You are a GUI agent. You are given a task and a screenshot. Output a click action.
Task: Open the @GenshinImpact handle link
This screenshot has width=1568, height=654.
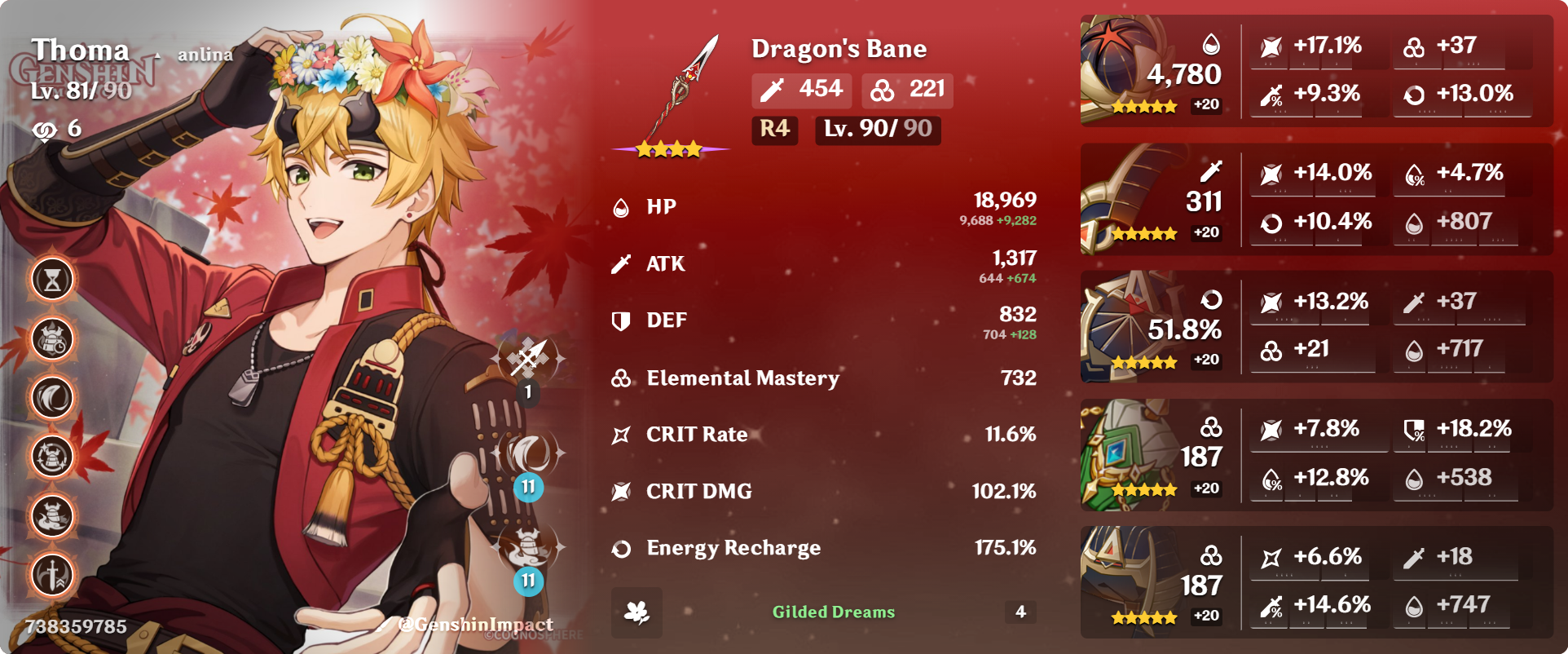pyautogui.click(x=473, y=623)
